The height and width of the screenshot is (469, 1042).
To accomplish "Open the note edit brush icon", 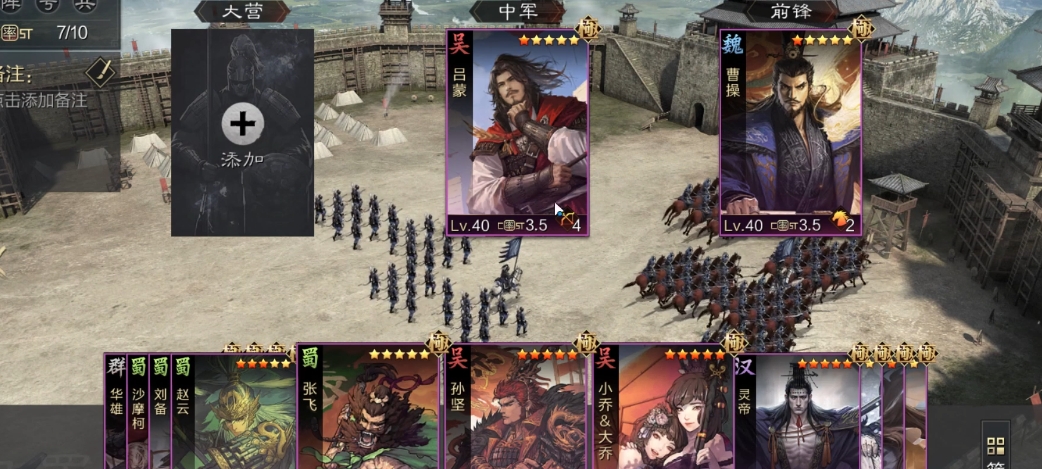I will pyautogui.click(x=101, y=71).
